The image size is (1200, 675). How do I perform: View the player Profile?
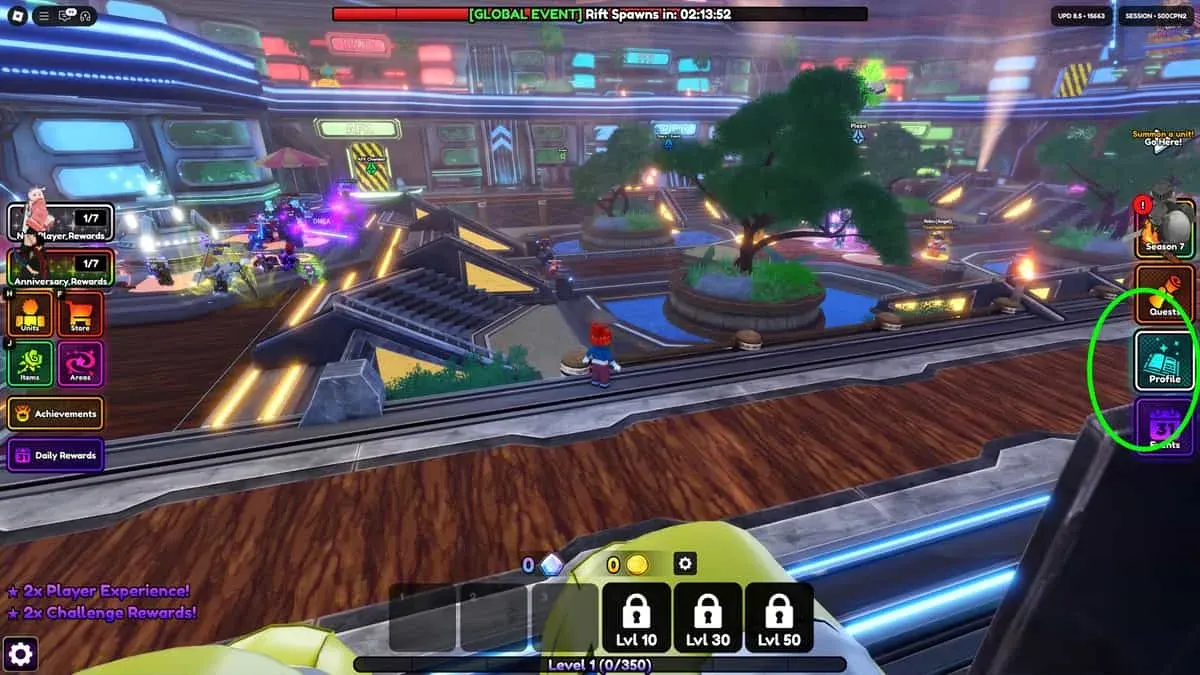point(1163,362)
